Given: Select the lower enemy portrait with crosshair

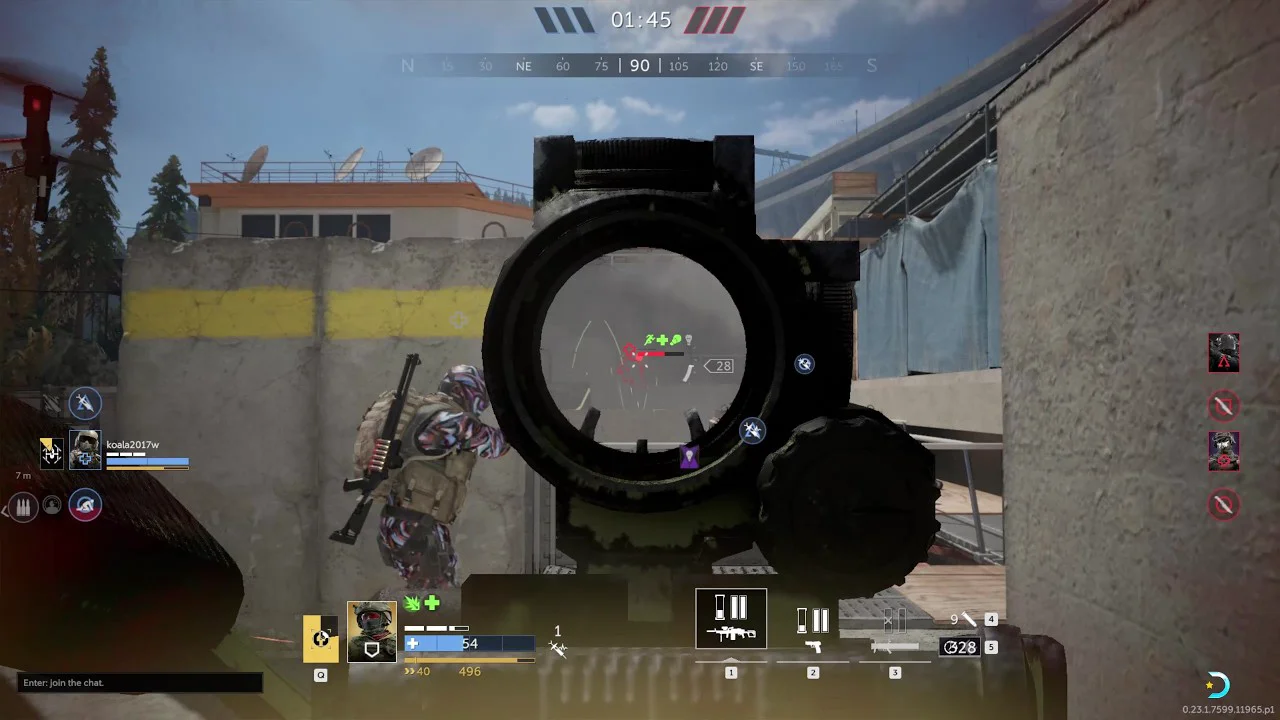Looking at the screenshot, I should pos(1223,451).
